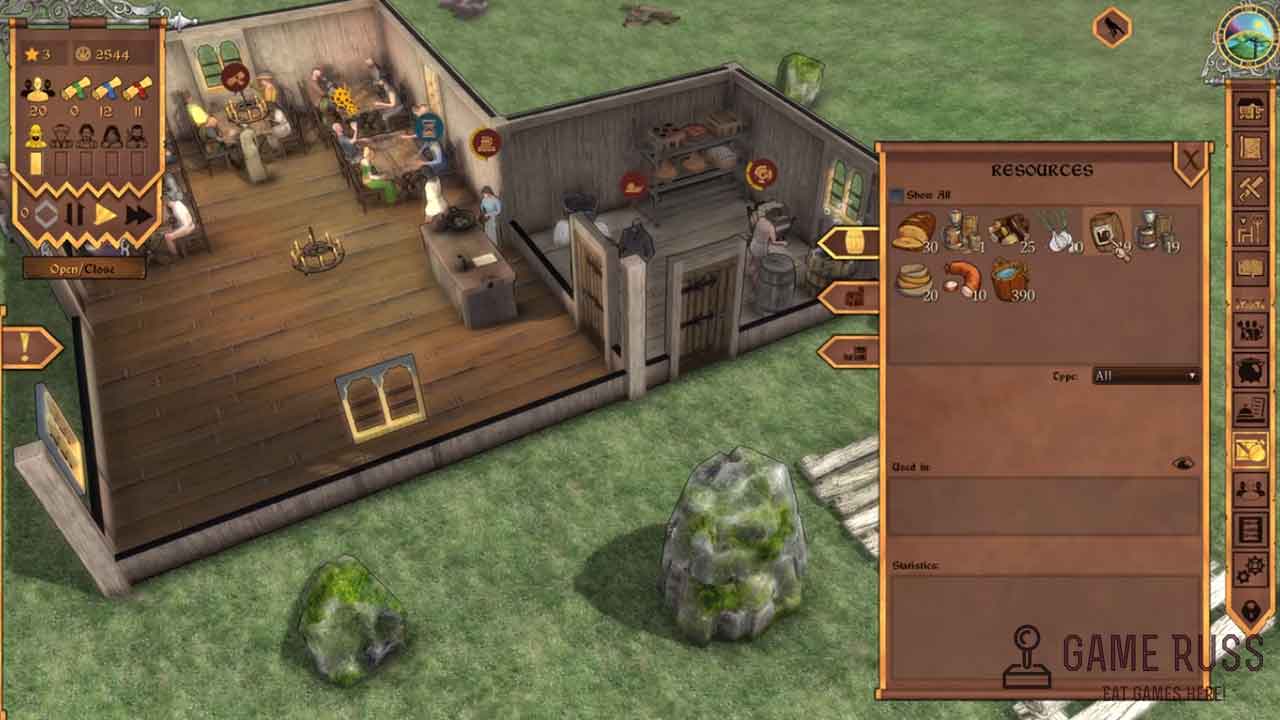Screen dimensions: 1280x720
Task: Select the bread resource
Action: [914, 231]
